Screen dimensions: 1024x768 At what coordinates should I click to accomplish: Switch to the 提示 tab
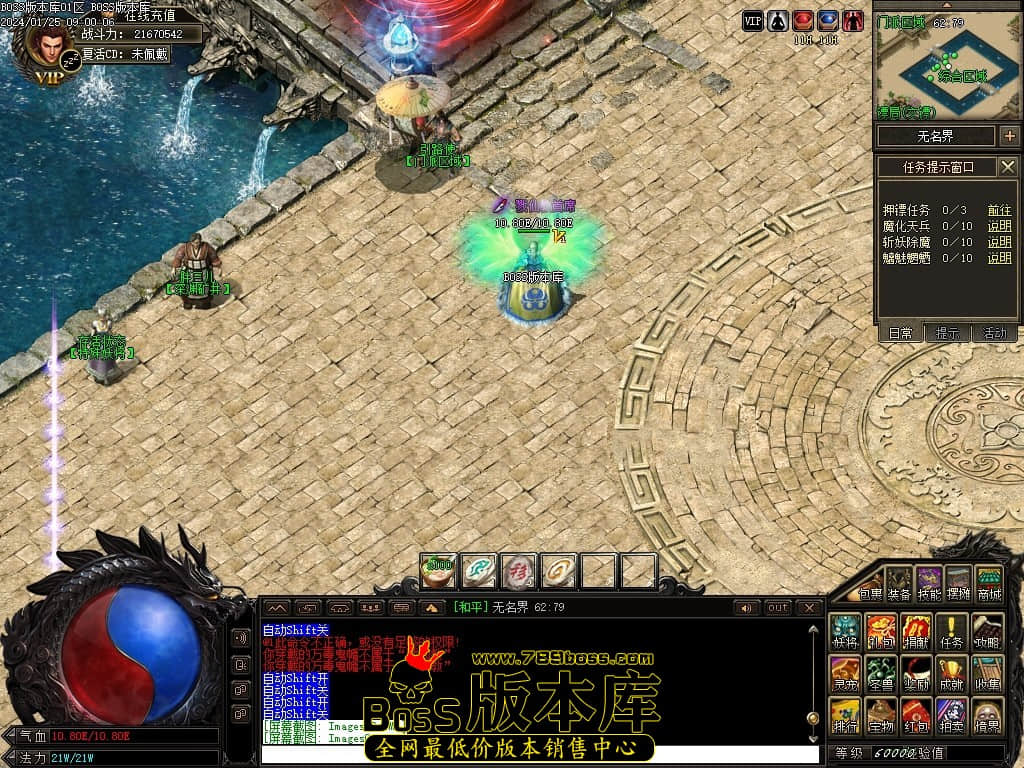coord(947,333)
